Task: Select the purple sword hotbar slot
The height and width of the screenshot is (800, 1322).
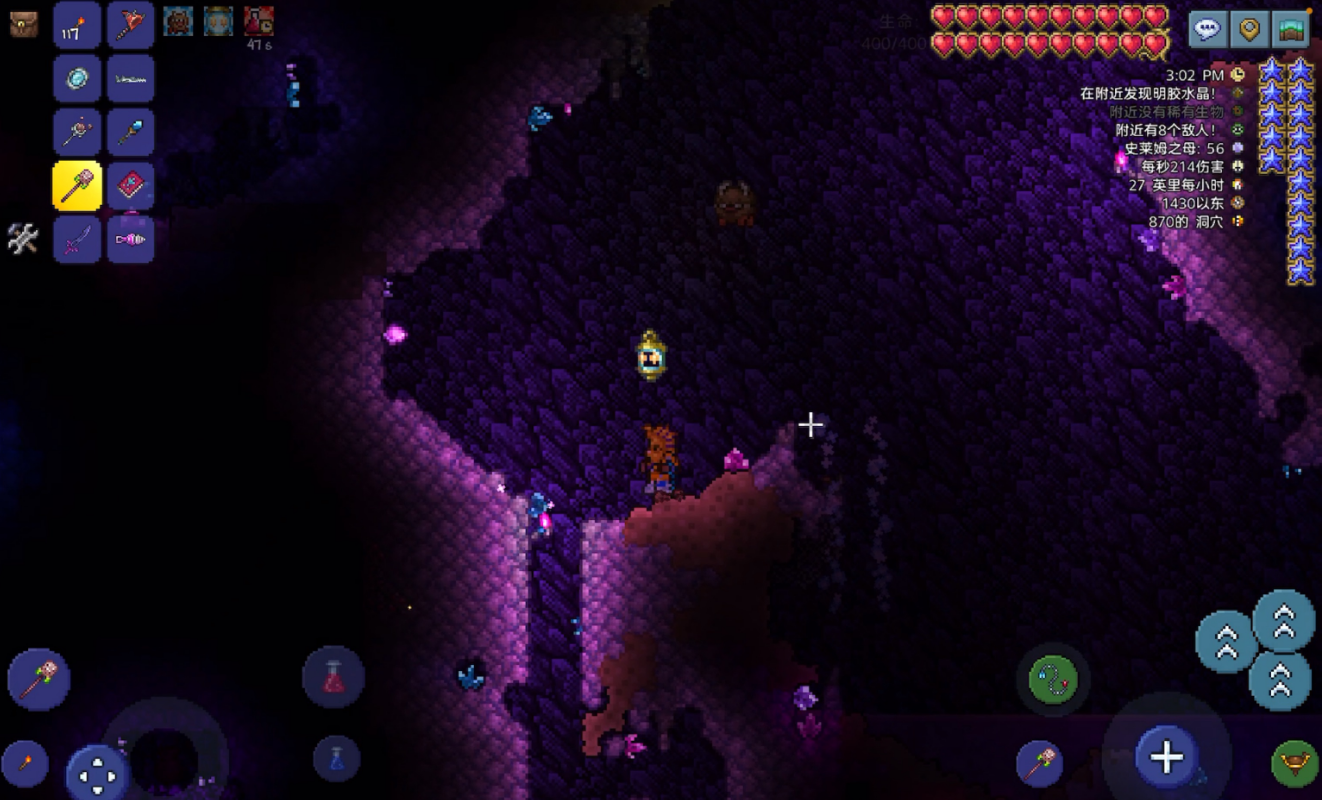Action: point(77,240)
